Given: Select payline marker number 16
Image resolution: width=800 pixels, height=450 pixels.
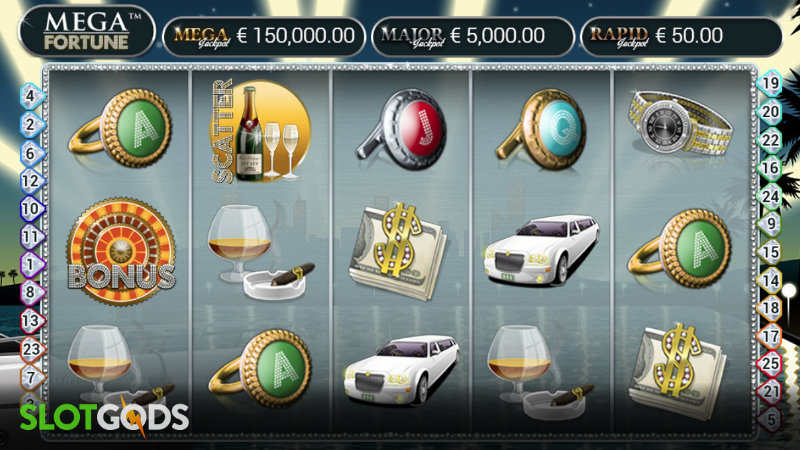Looking at the screenshot, I should [x=771, y=168].
